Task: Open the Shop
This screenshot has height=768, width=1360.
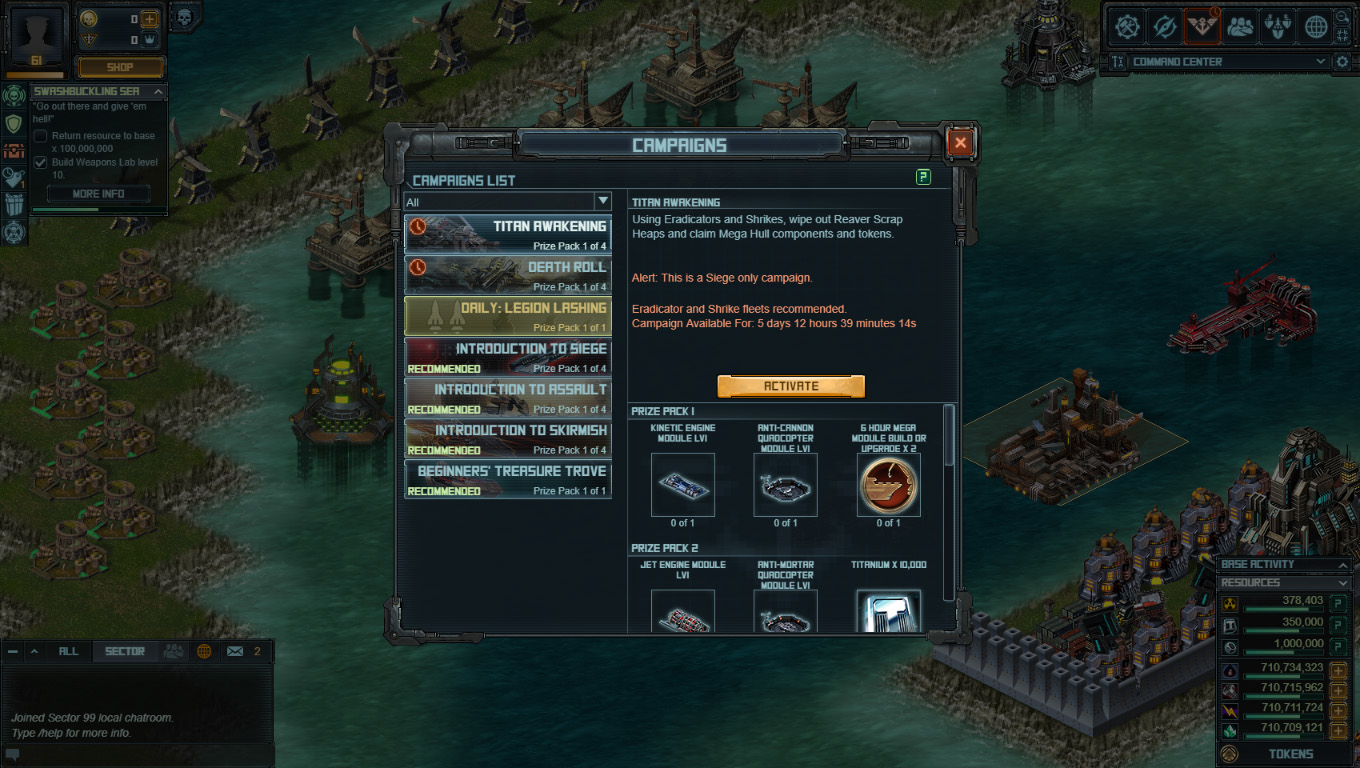Action: pos(120,67)
